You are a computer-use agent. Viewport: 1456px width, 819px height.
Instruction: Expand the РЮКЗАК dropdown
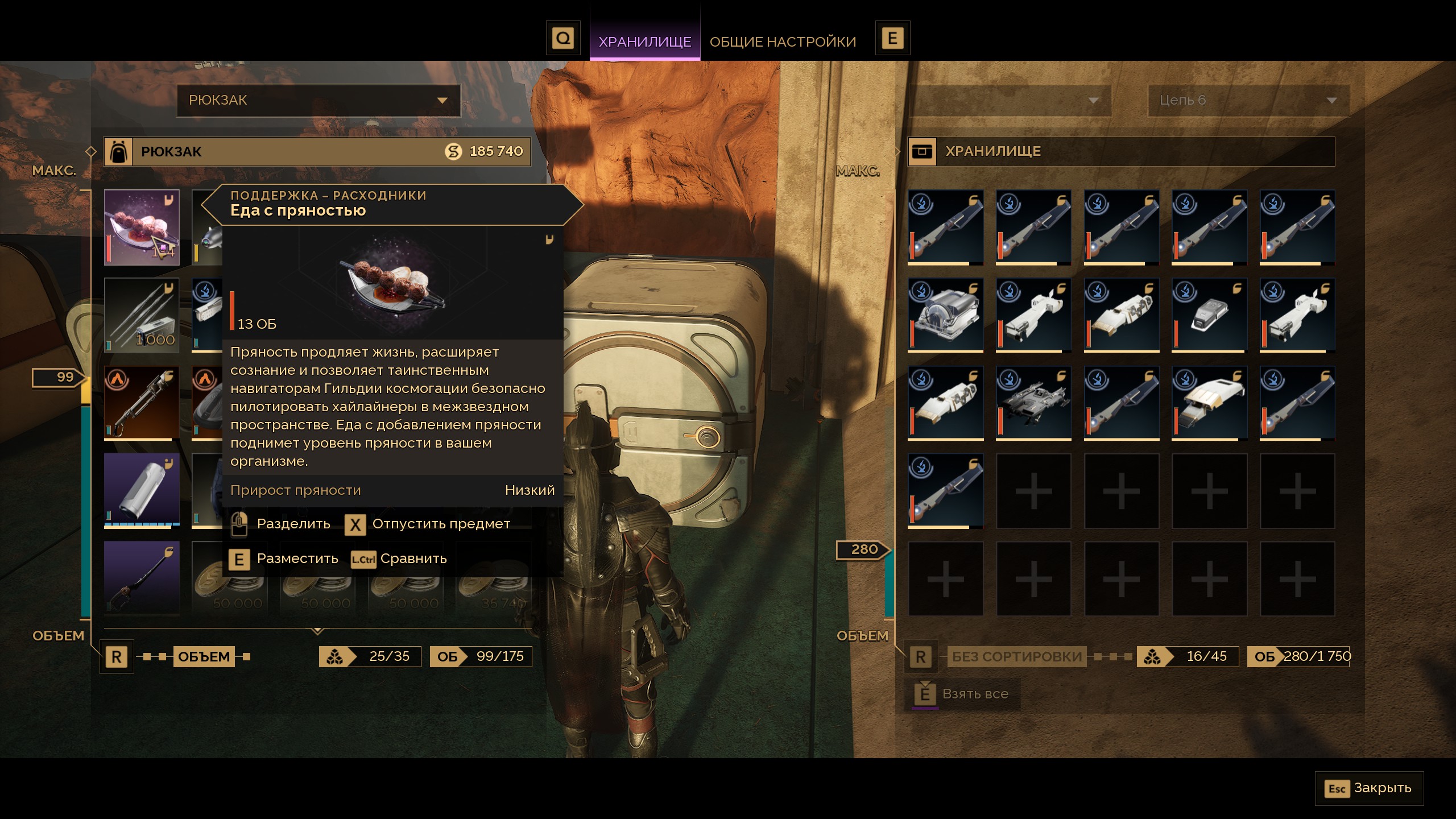click(x=318, y=100)
